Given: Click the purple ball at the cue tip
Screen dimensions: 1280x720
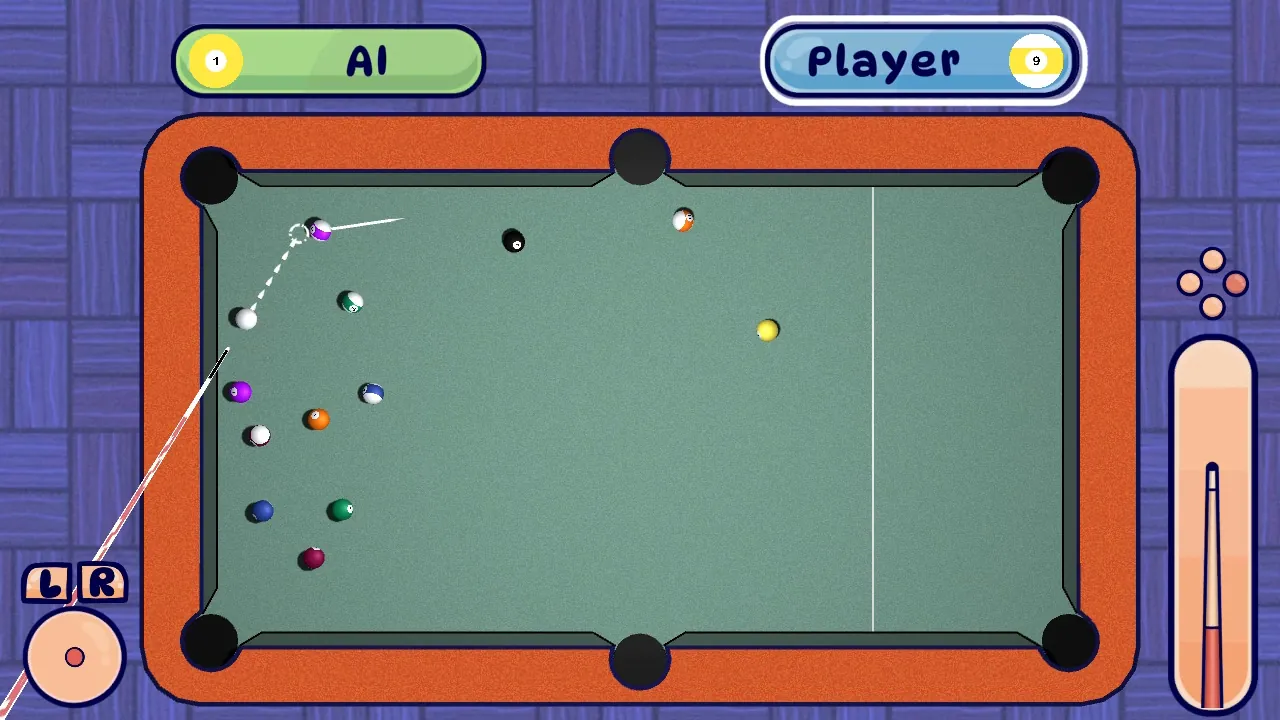Looking at the screenshot, I should pos(322,229).
